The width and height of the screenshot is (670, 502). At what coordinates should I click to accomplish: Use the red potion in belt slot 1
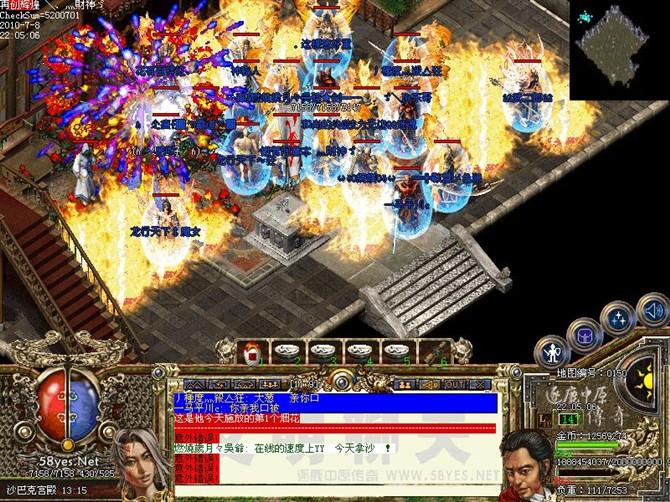tap(251, 350)
